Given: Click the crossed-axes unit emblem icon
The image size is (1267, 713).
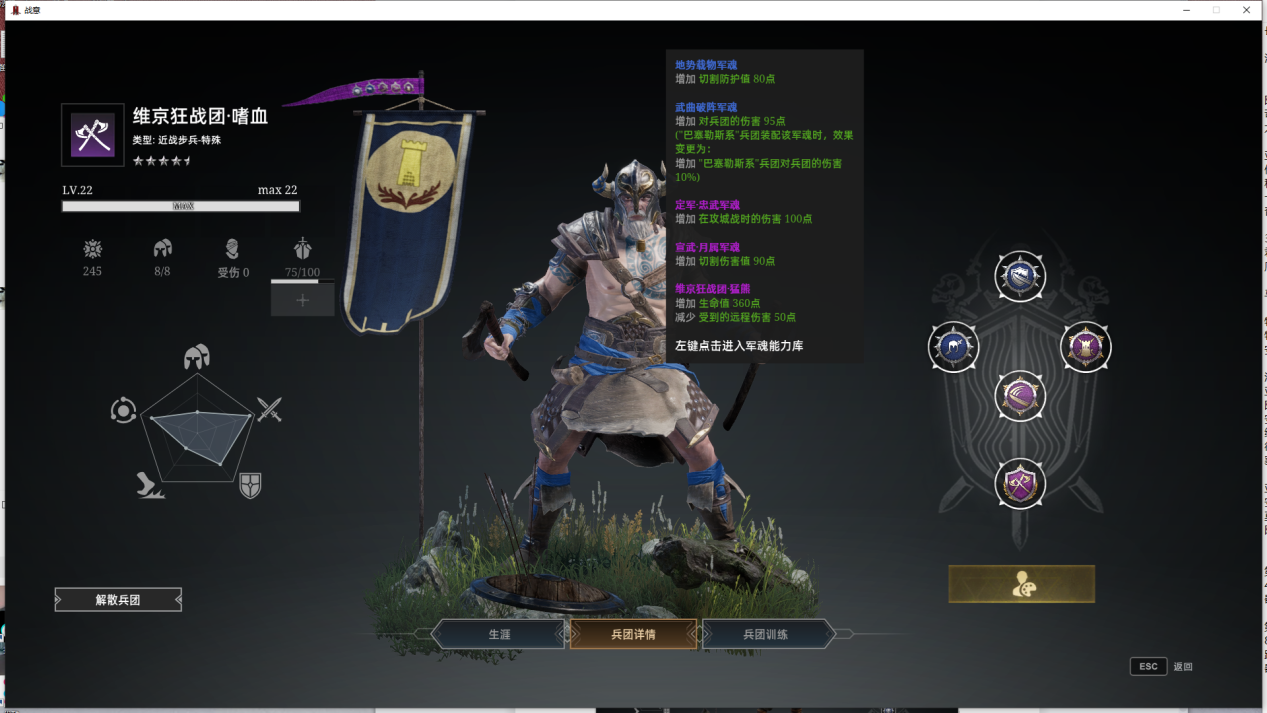Looking at the screenshot, I should (x=93, y=135).
